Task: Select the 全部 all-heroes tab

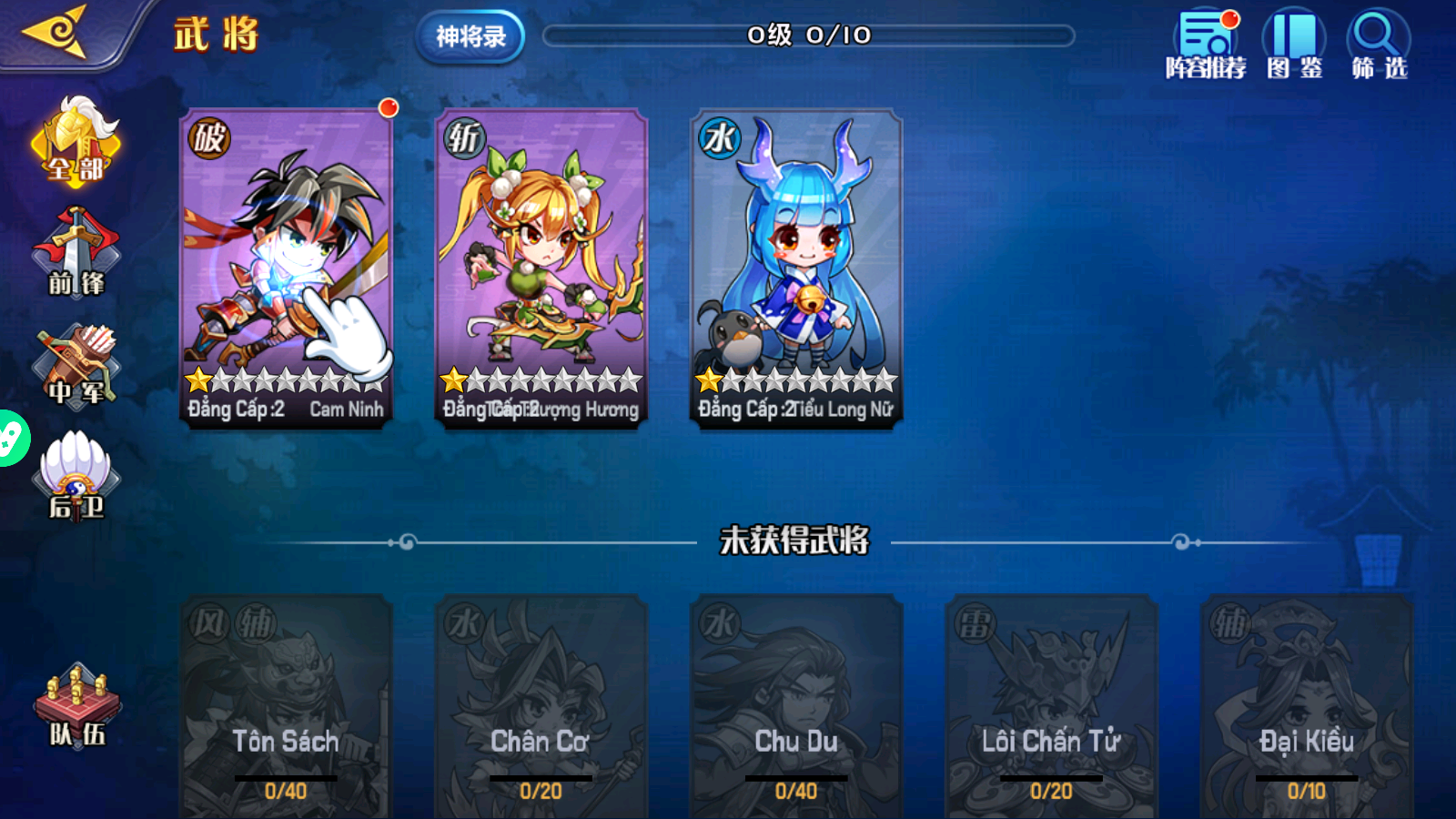Action: point(76,143)
